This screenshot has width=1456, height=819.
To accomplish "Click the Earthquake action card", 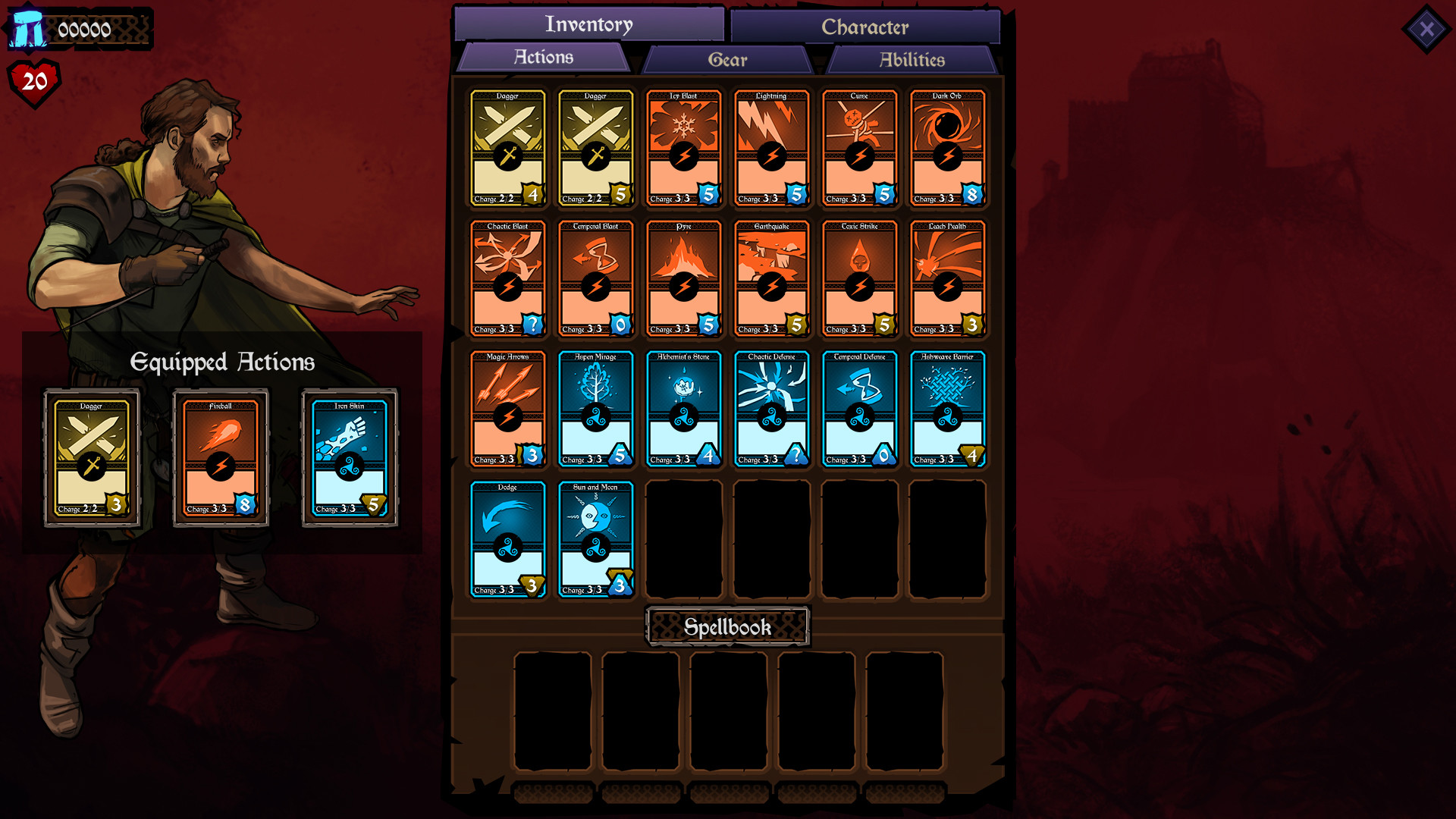I will 771,278.
